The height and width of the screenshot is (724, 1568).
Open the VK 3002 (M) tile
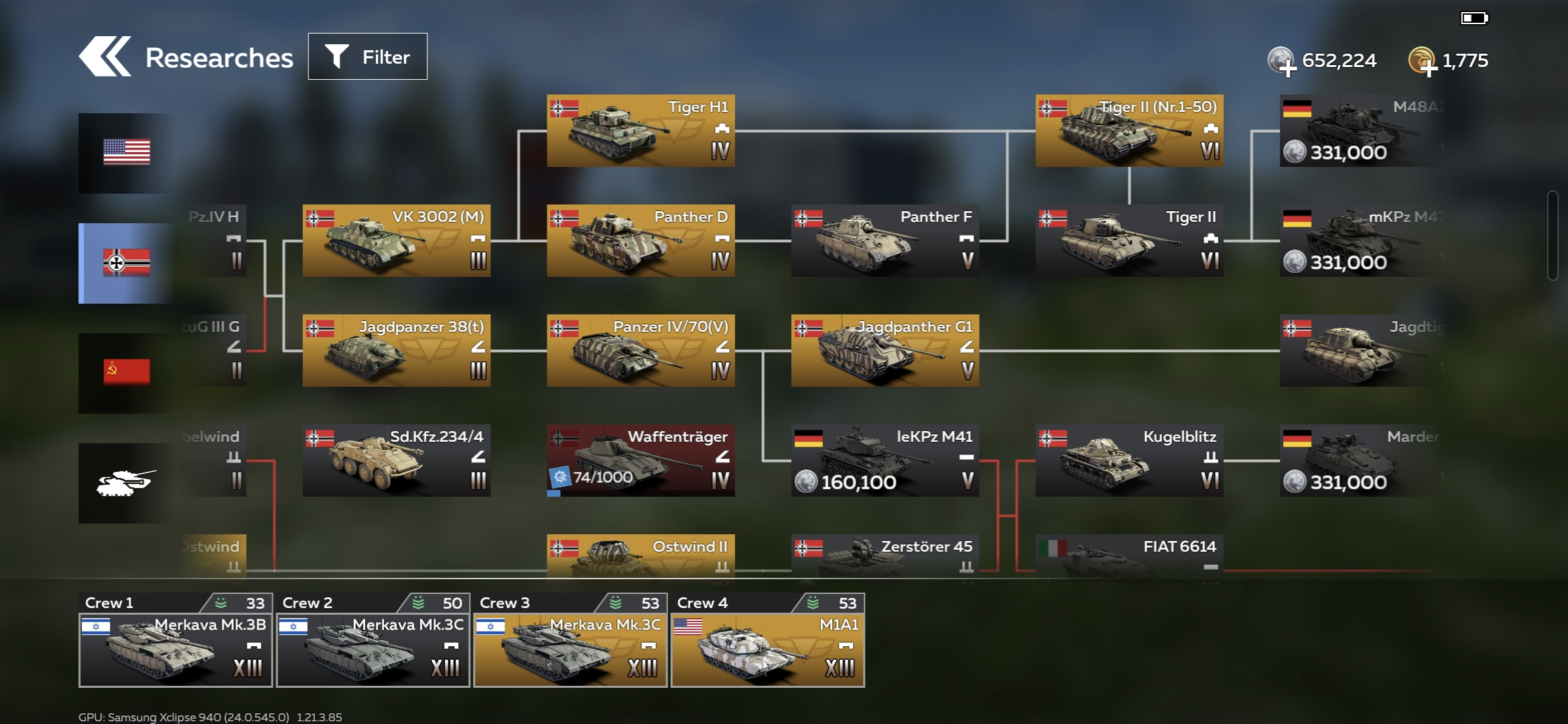pyautogui.click(x=396, y=241)
